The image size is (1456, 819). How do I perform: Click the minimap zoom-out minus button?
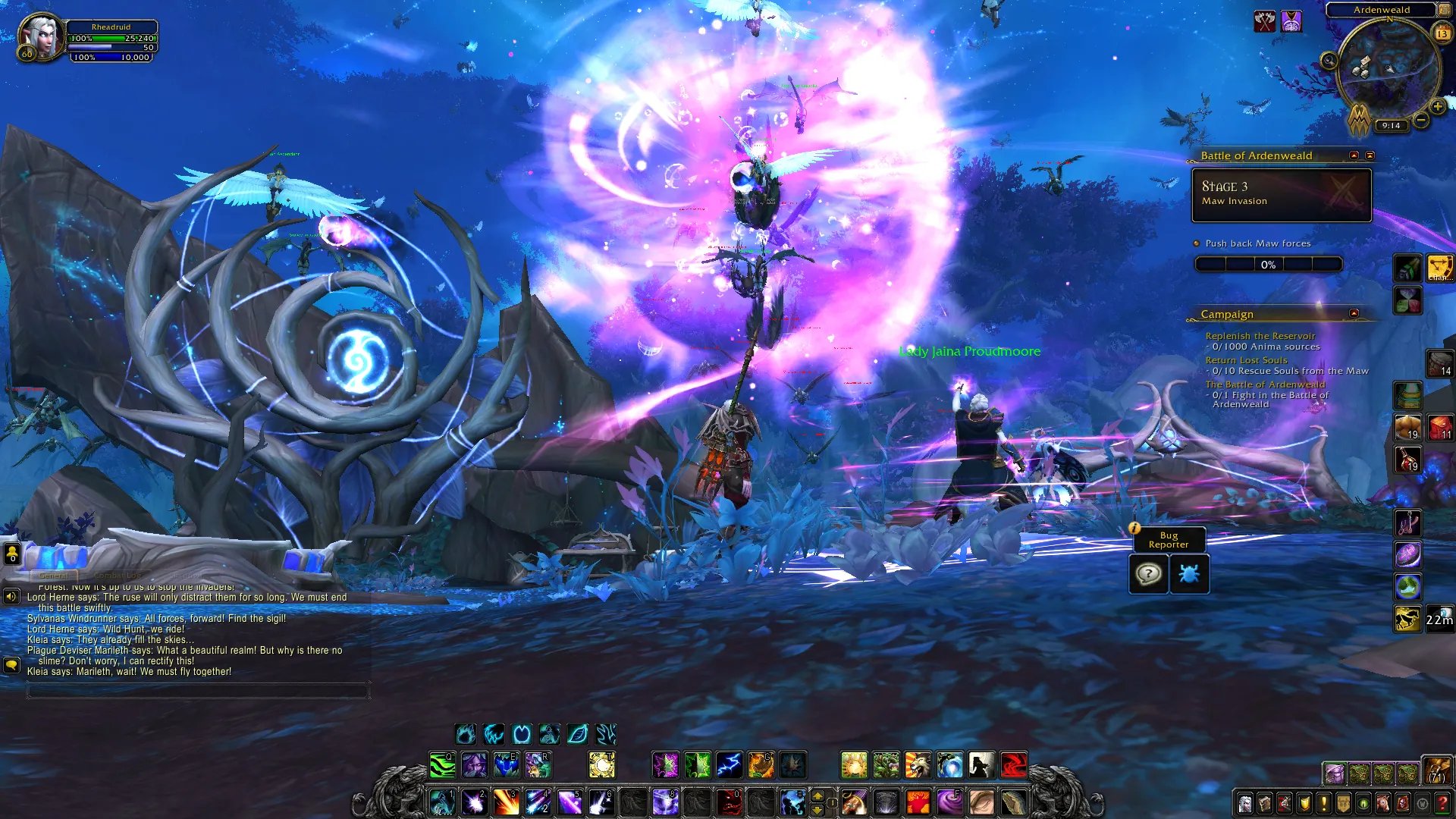point(1421,120)
